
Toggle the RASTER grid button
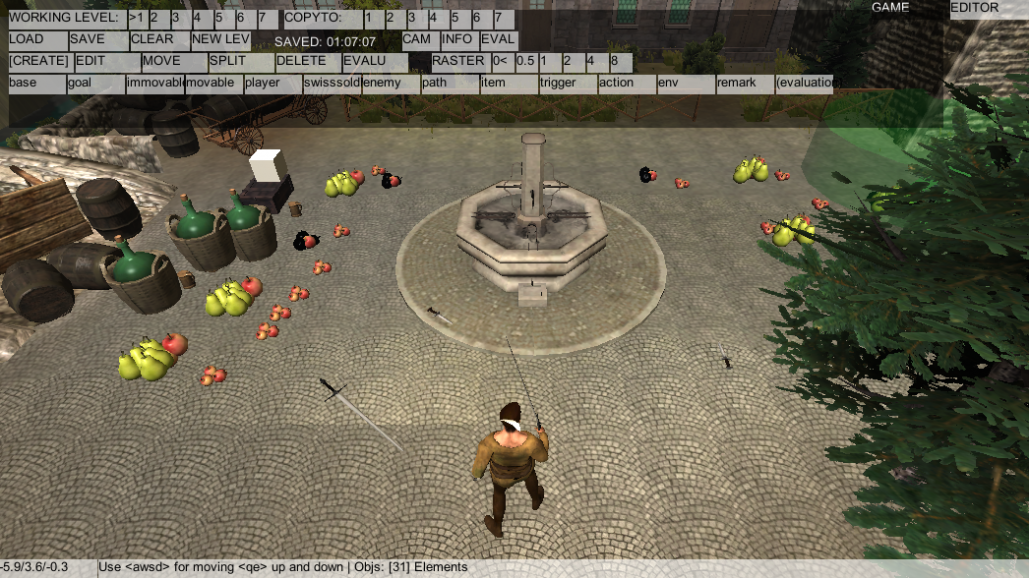(458, 62)
